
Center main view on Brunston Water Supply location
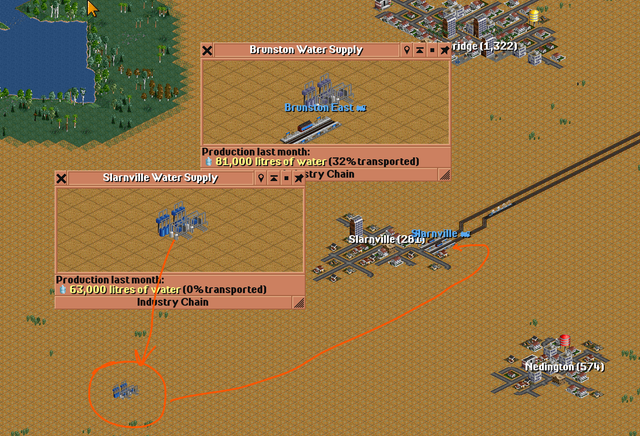click(x=407, y=50)
